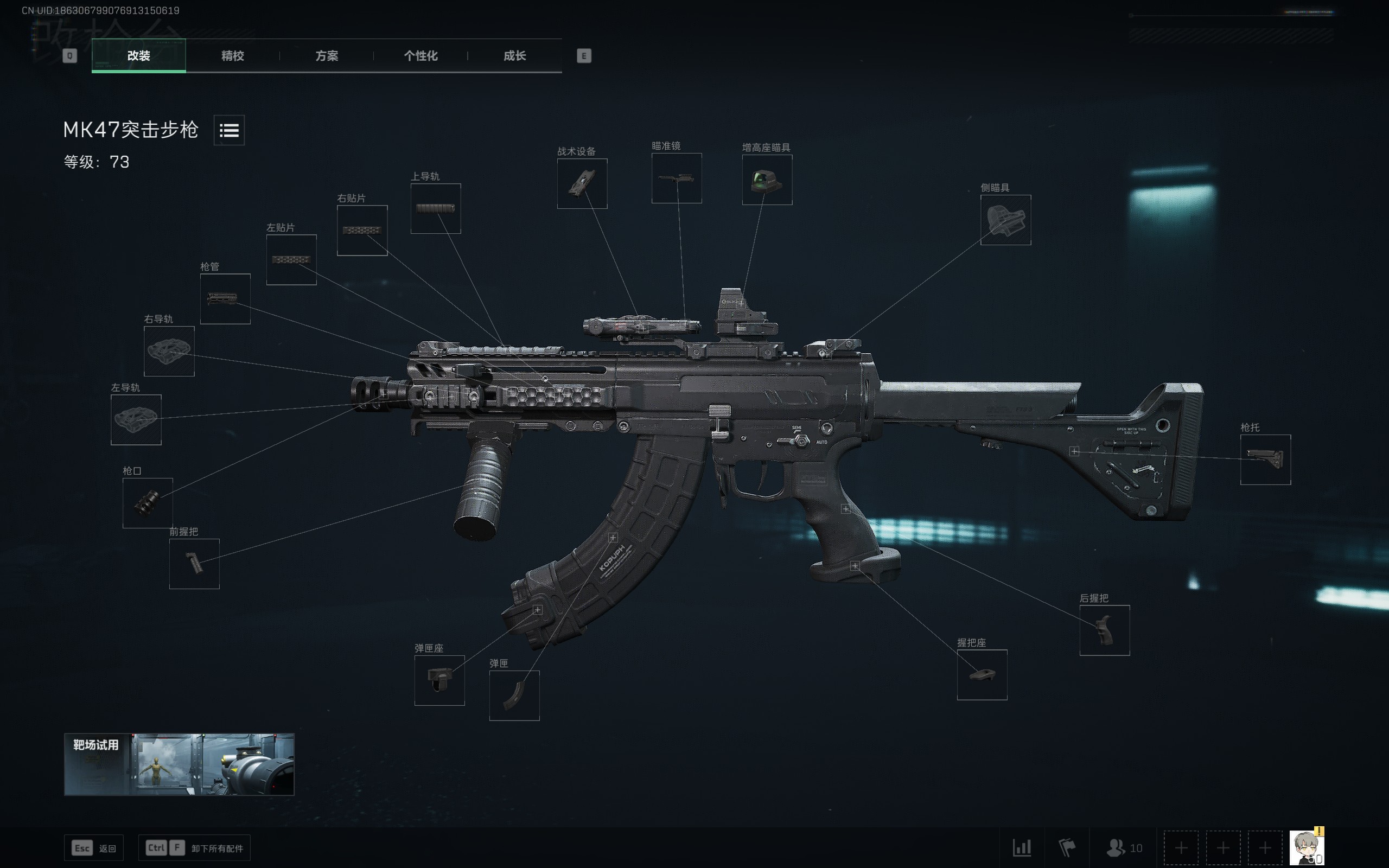Choose the 瞄准镜 attachment slot

click(676, 178)
